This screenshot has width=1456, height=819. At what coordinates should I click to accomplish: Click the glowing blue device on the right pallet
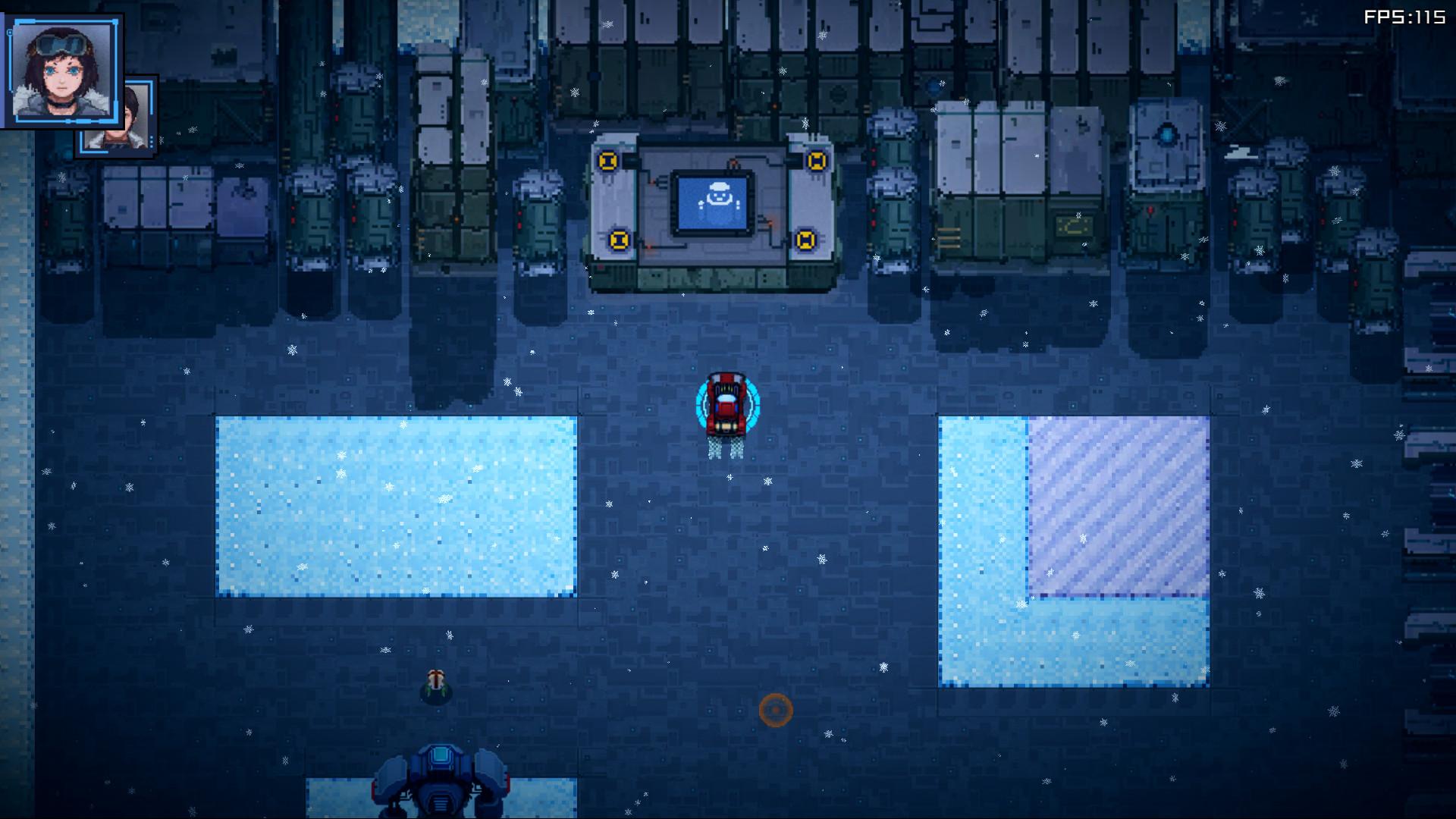coord(1167,134)
